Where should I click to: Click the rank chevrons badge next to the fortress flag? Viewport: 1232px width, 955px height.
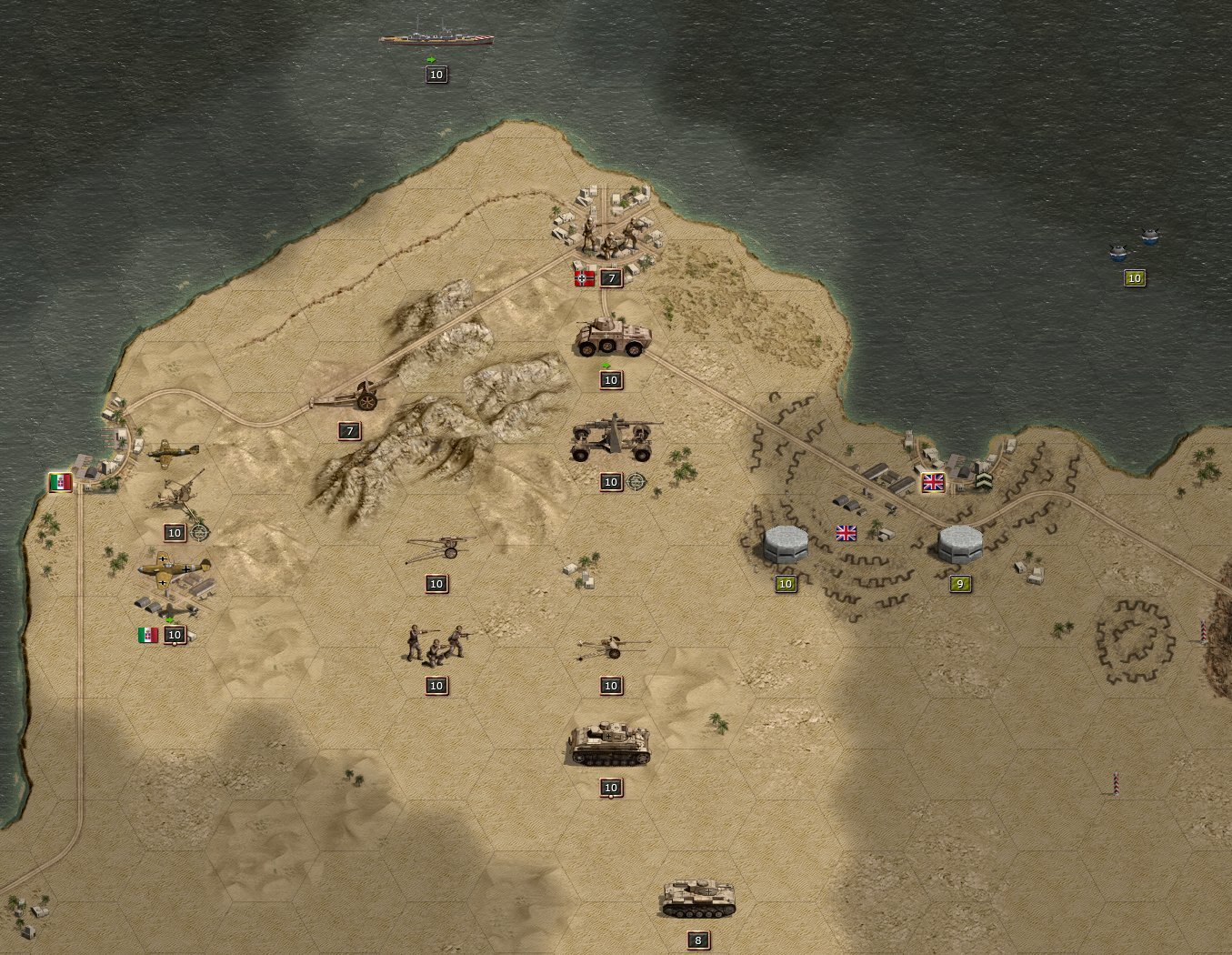click(984, 480)
